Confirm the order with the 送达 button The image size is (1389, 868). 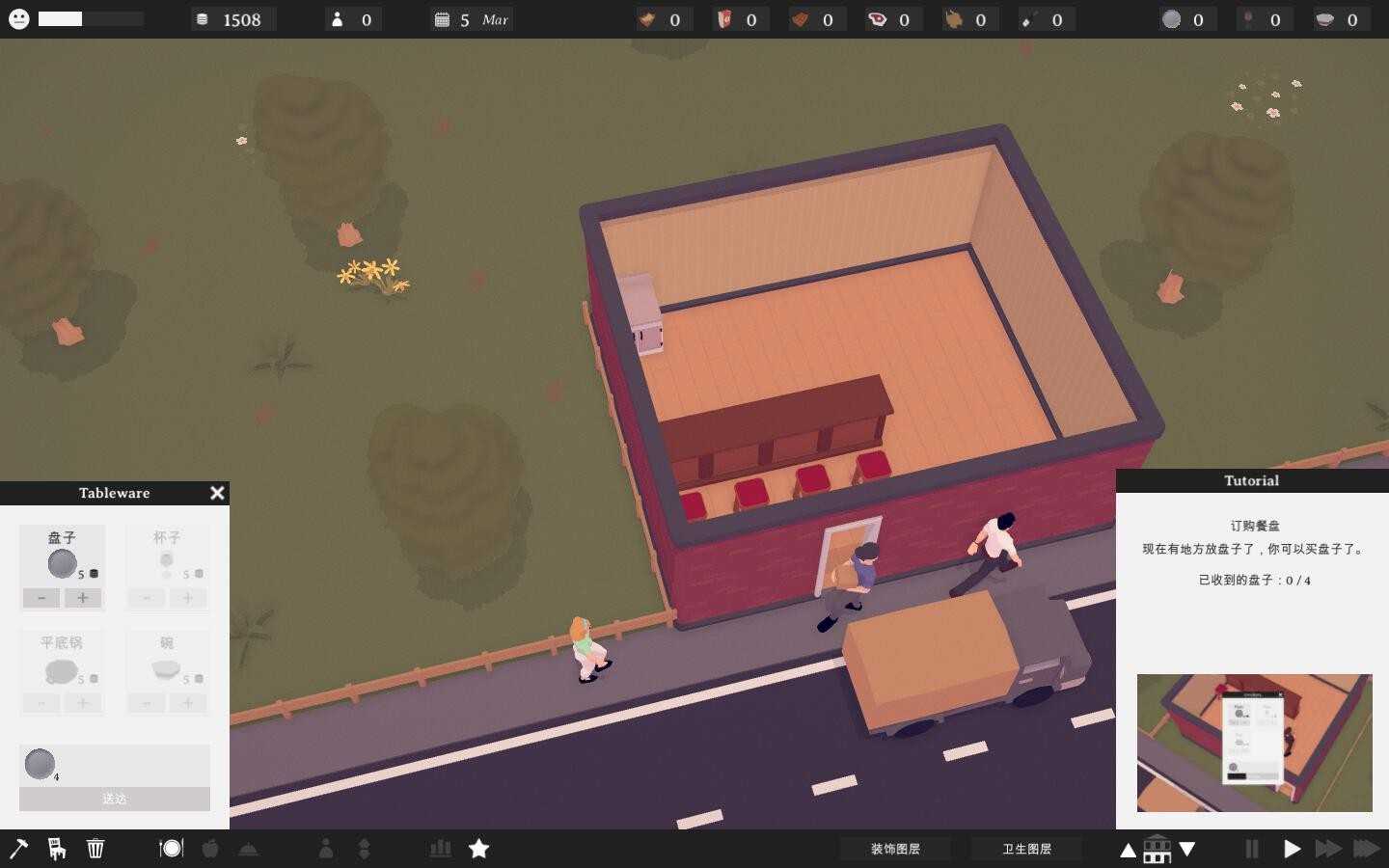pyautogui.click(x=115, y=799)
